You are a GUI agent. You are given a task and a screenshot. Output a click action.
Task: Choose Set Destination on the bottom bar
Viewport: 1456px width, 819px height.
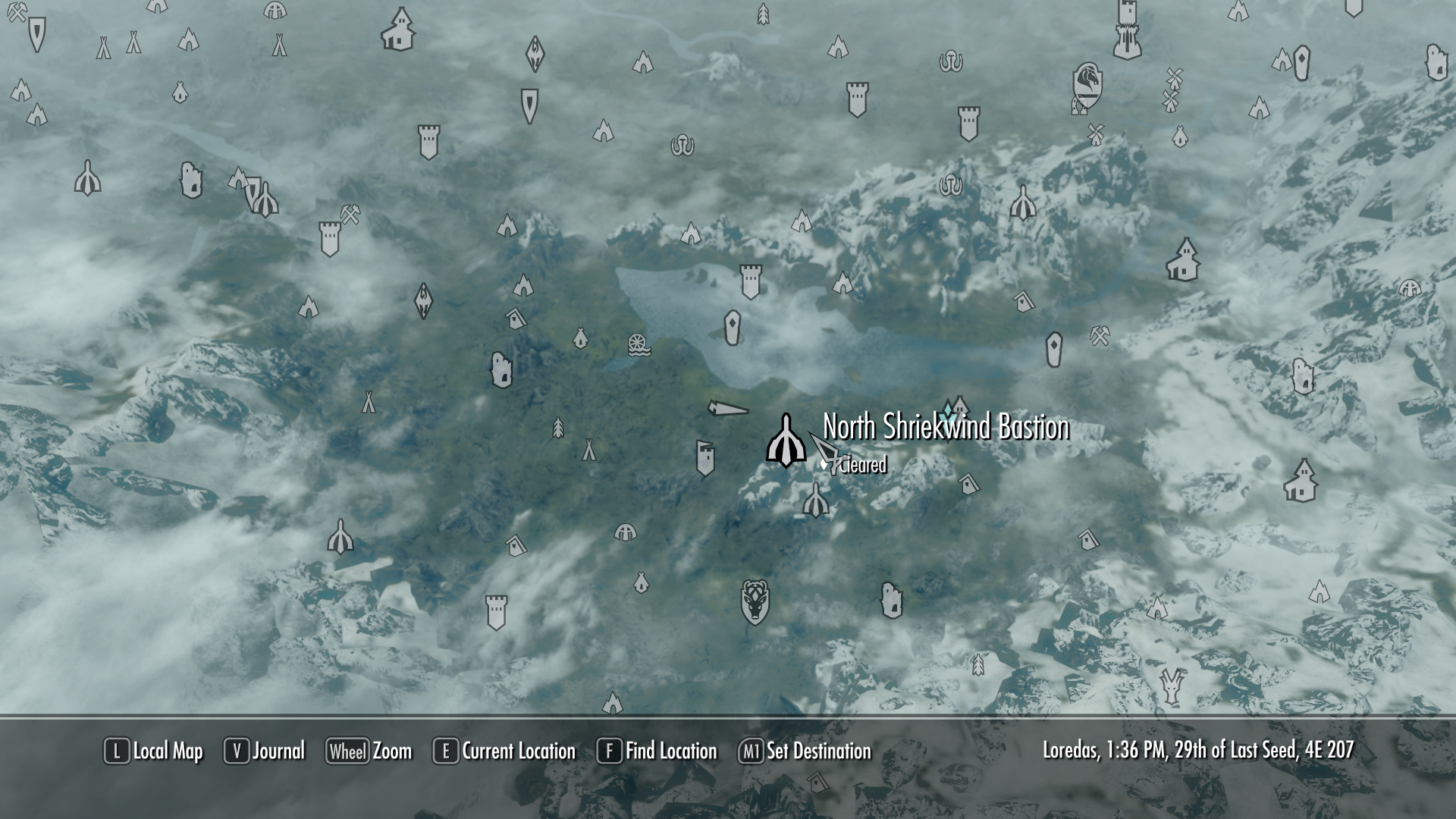click(805, 751)
